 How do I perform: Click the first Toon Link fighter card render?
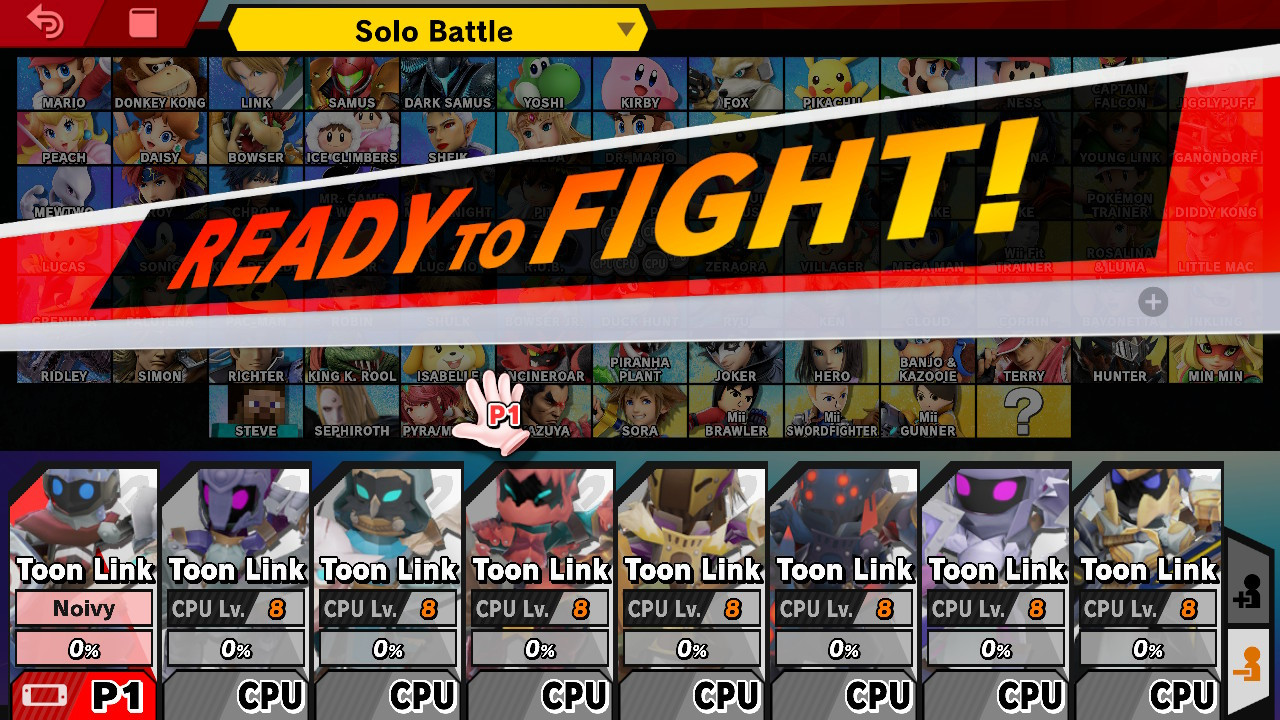tap(84, 510)
